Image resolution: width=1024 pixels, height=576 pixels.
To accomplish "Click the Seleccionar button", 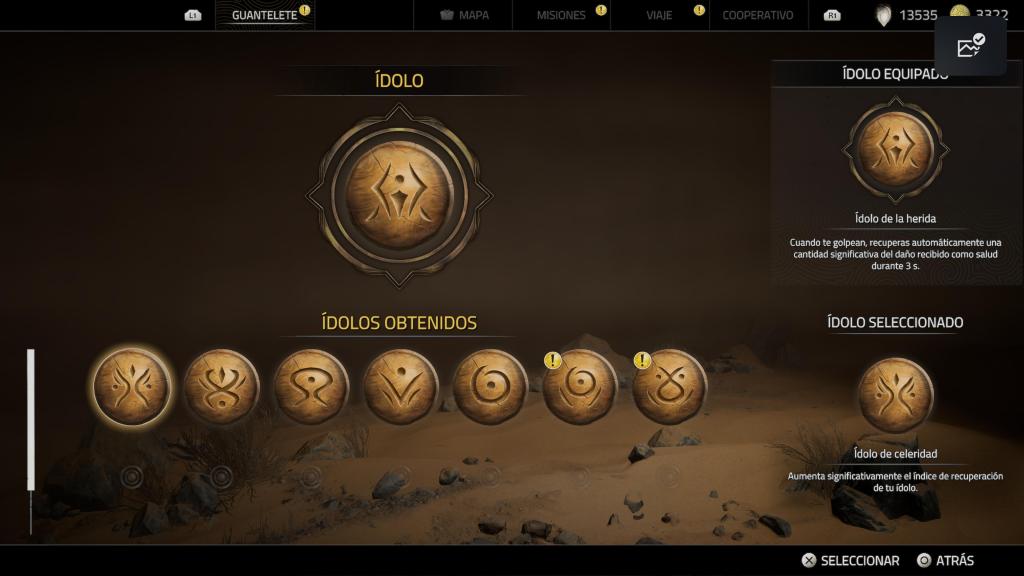I will point(850,560).
